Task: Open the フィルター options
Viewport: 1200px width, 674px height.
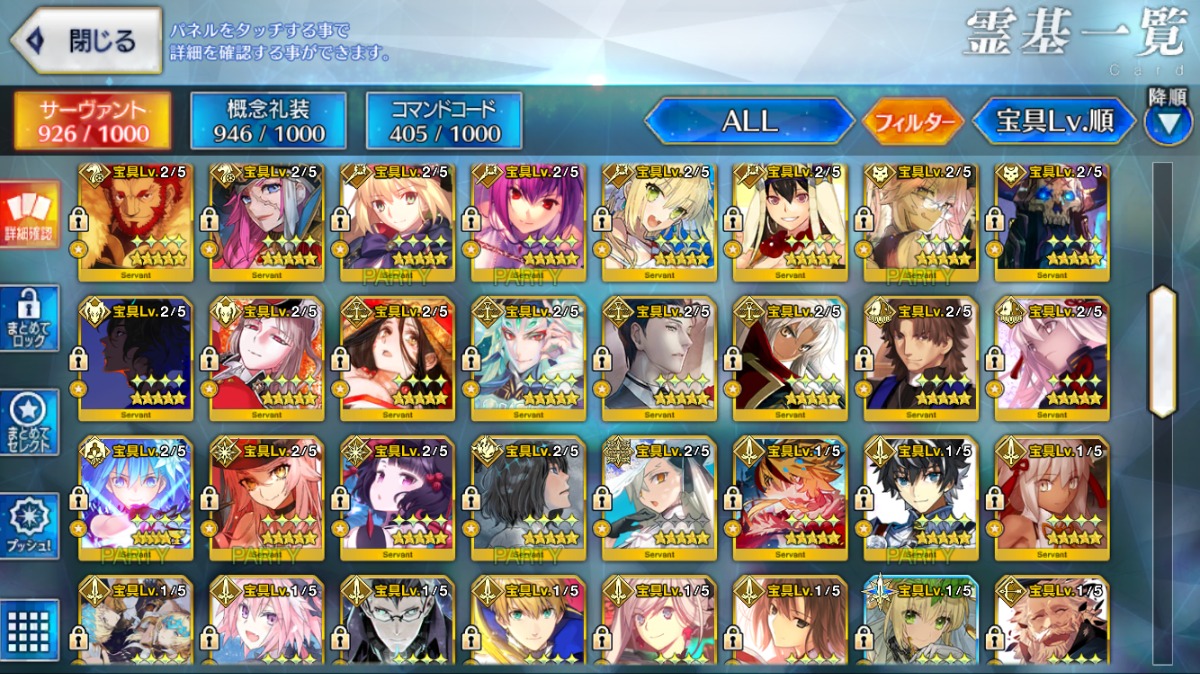Action: pyautogui.click(x=913, y=122)
